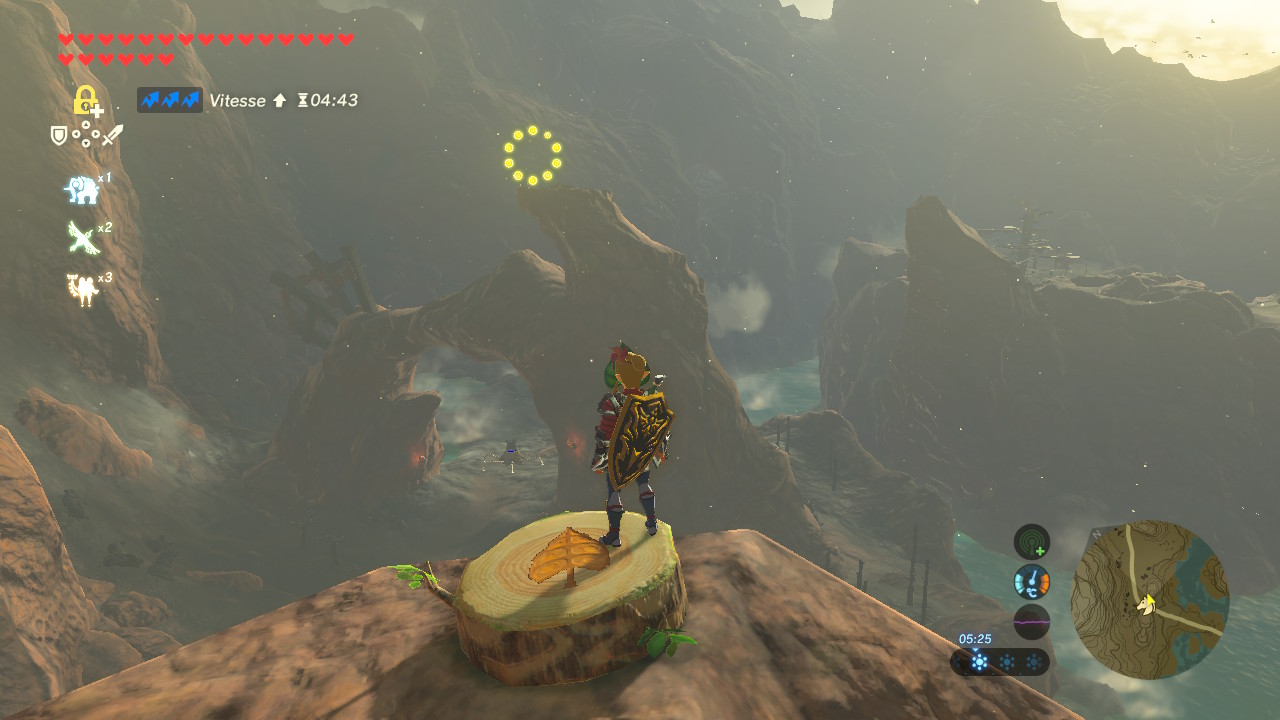This screenshot has width=1280, height=720.
Task: Click the yellow padlock icon
Action: coord(86,100)
